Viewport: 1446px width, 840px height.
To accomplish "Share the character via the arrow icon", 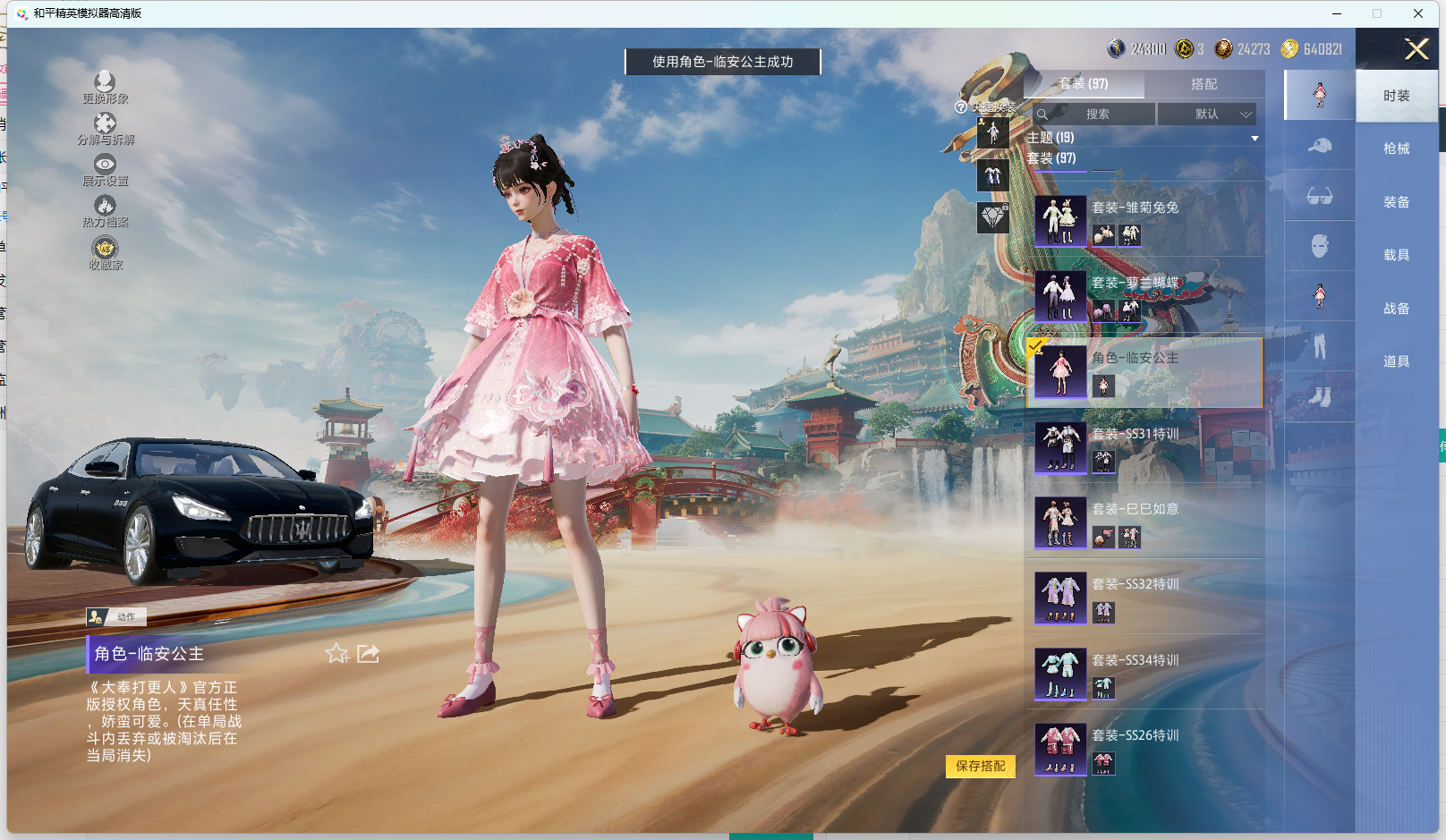I will (369, 654).
